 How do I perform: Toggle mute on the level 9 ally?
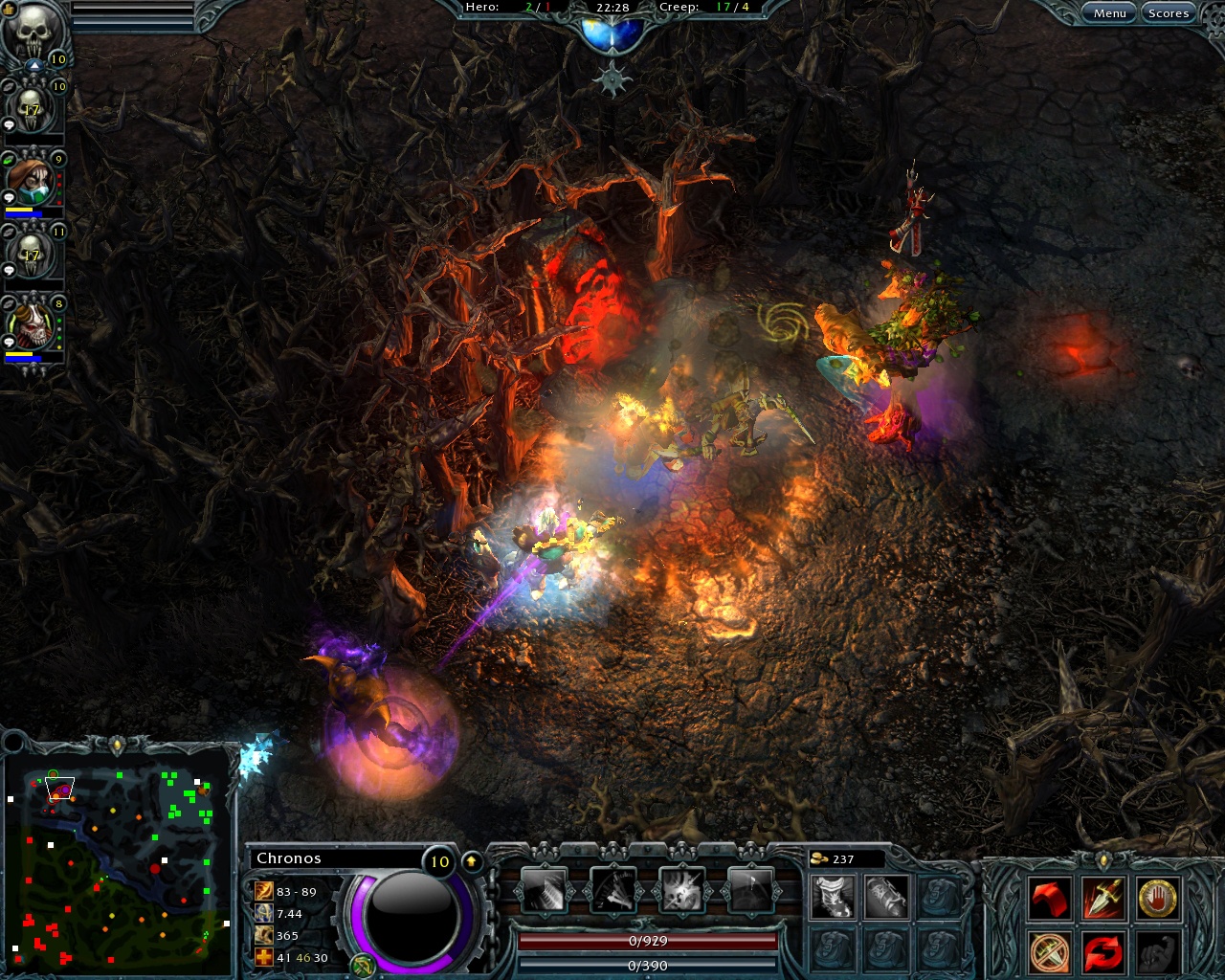[x=8, y=159]
